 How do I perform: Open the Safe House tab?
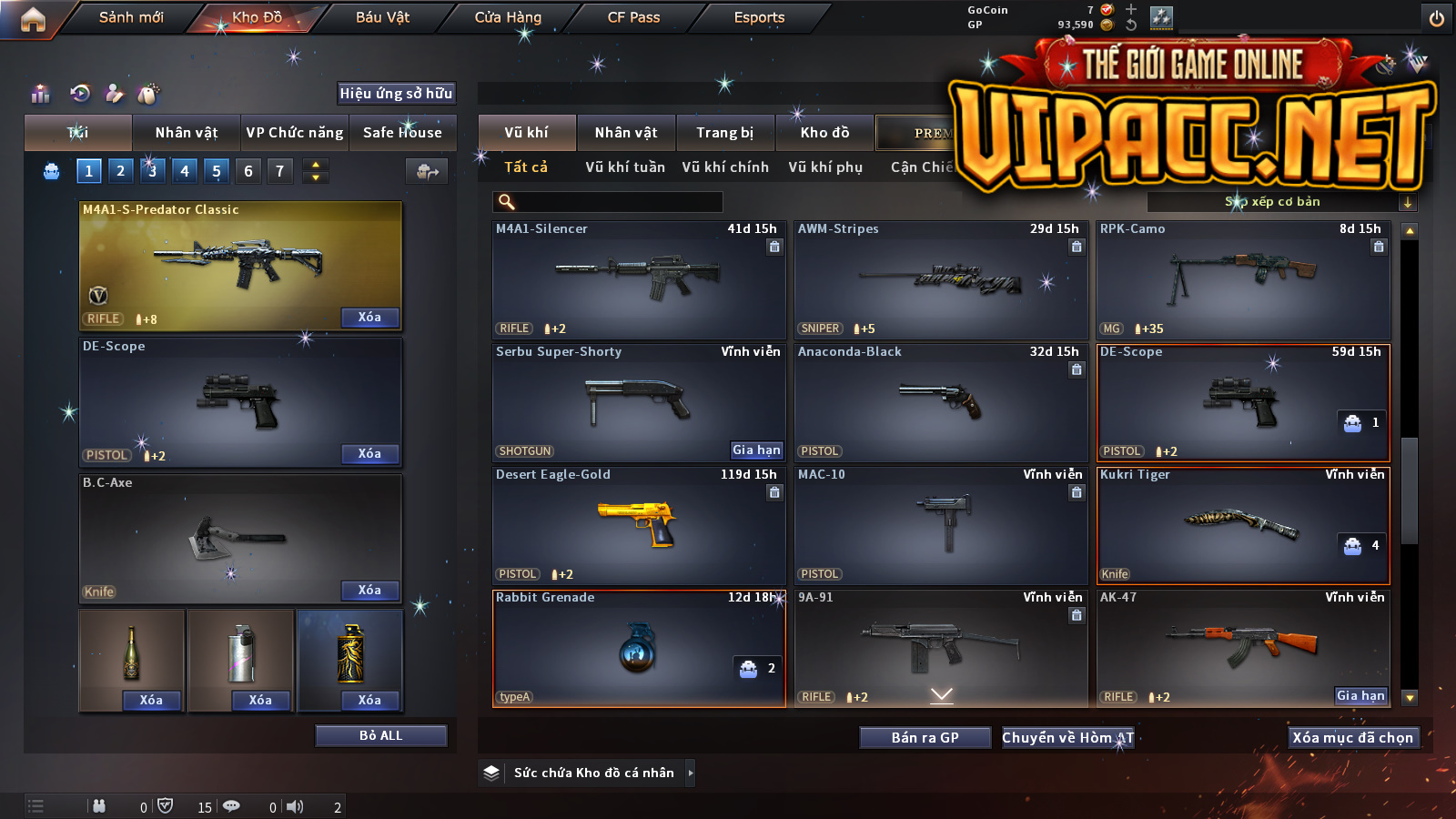click(x=402, y=133)
